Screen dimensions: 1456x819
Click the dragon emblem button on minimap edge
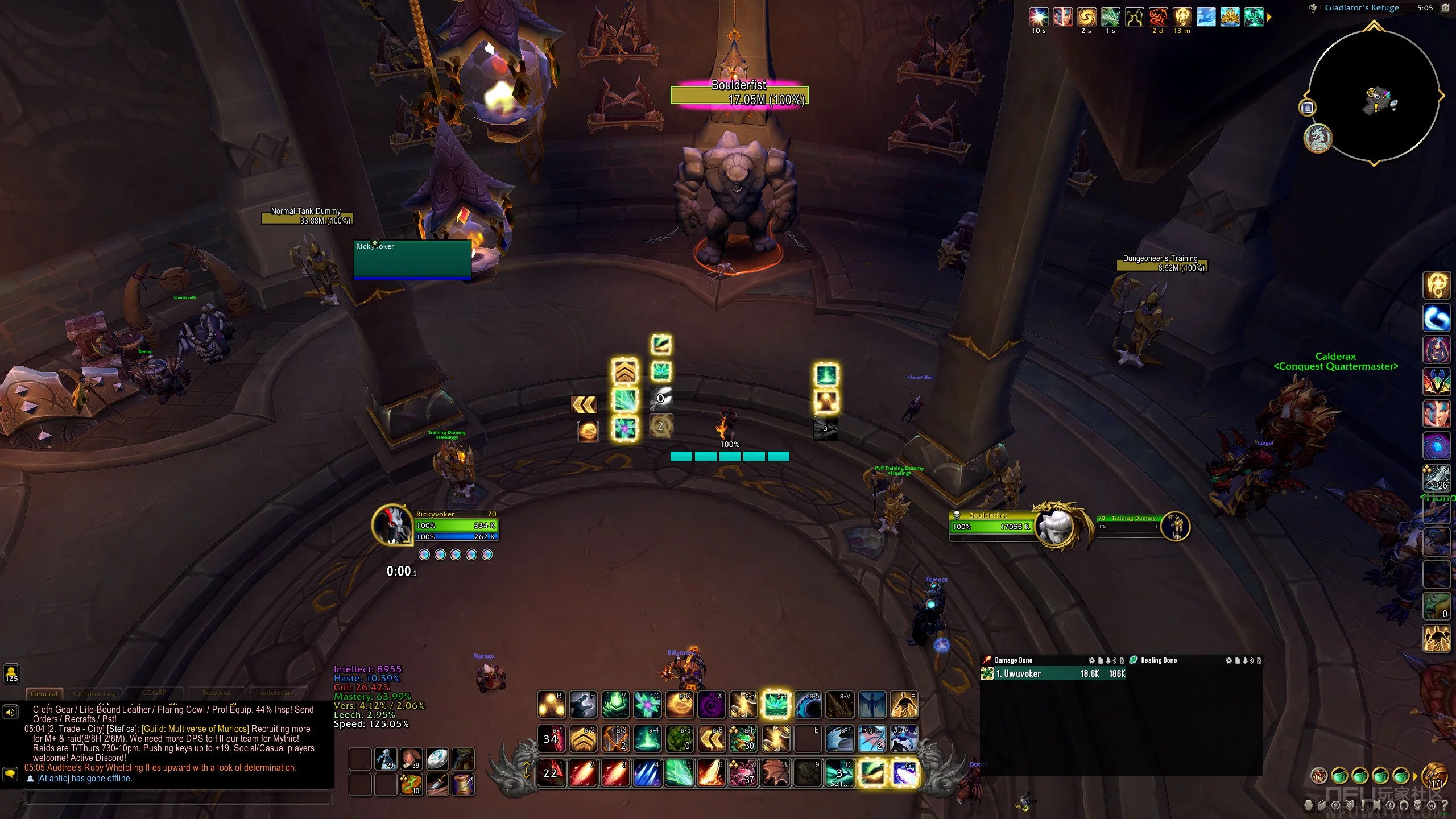click(1318, 138)
